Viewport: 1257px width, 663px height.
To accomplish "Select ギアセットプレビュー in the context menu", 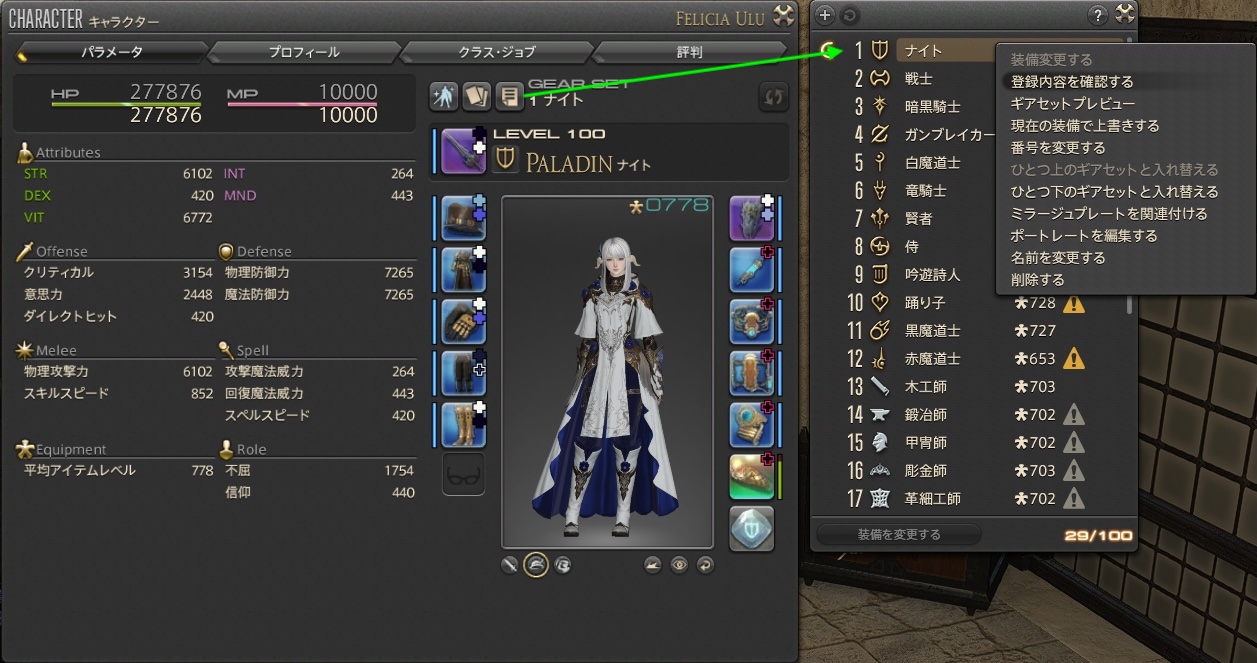I will point(1073,104).
